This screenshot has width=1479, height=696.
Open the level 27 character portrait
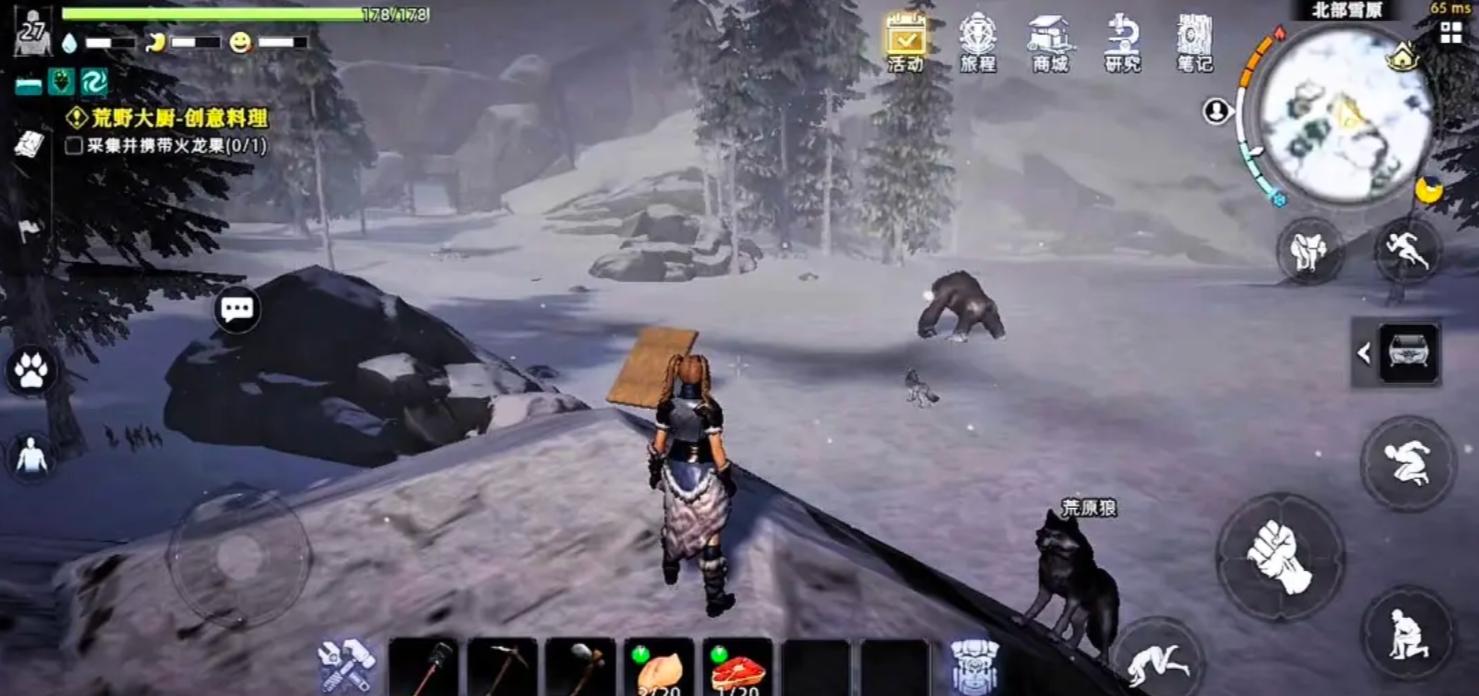[x=33, y=32]
